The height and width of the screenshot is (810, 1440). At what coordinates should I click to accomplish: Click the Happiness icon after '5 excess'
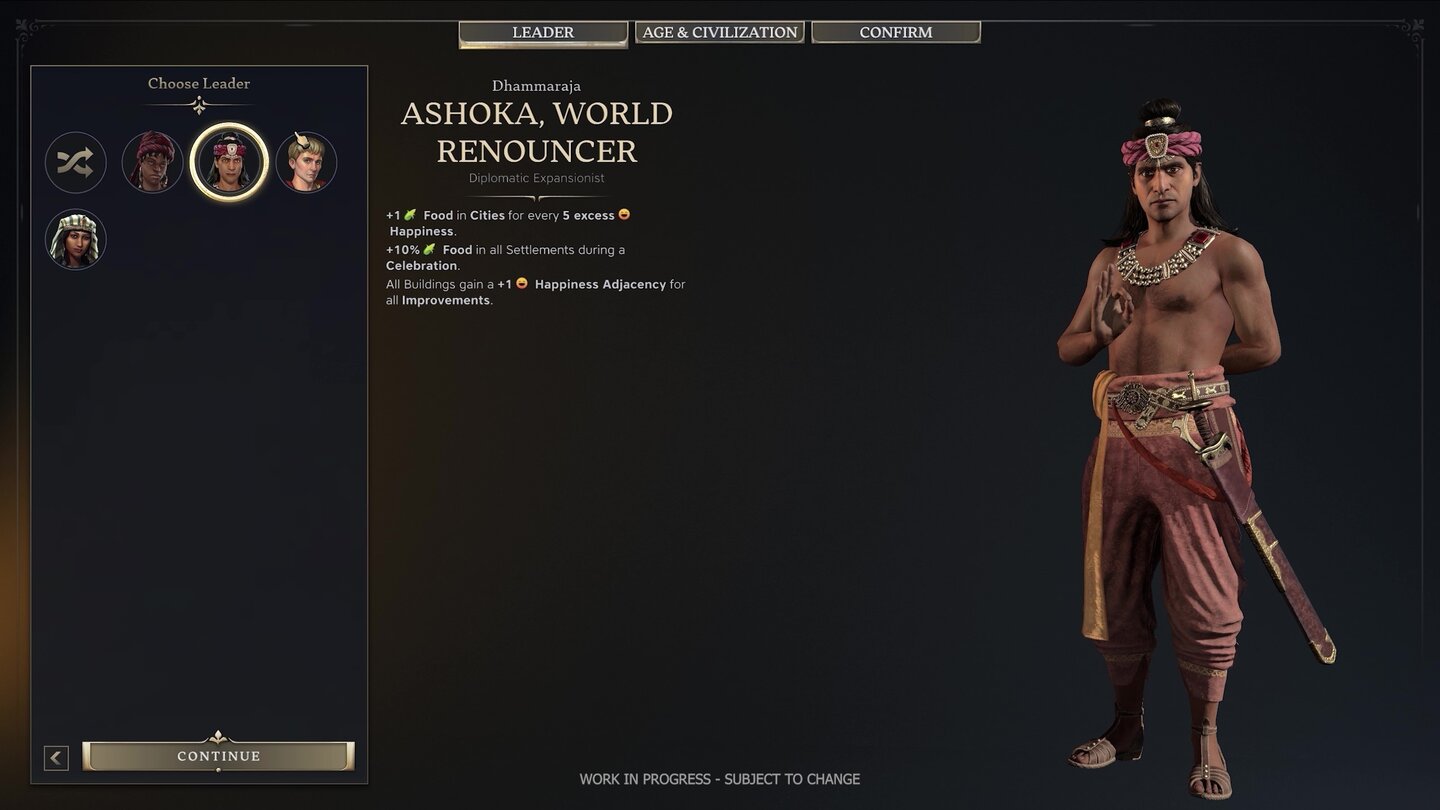(x=624, y=213)
